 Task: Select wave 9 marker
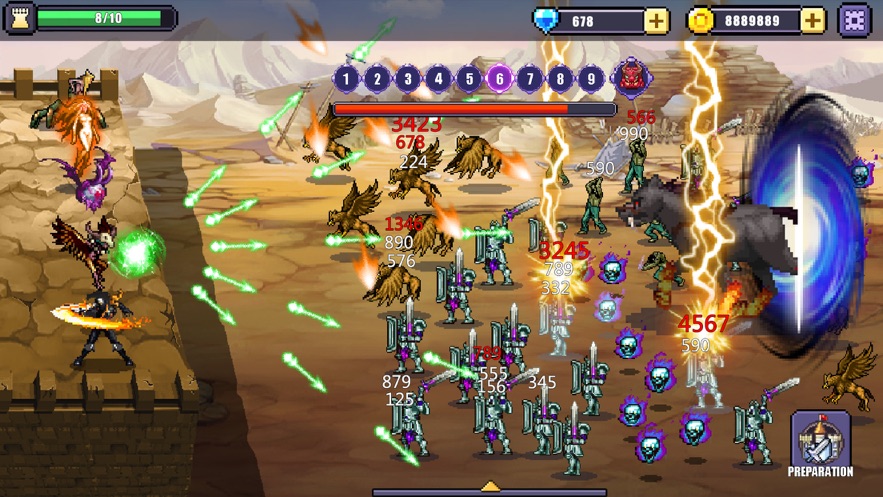591,78
